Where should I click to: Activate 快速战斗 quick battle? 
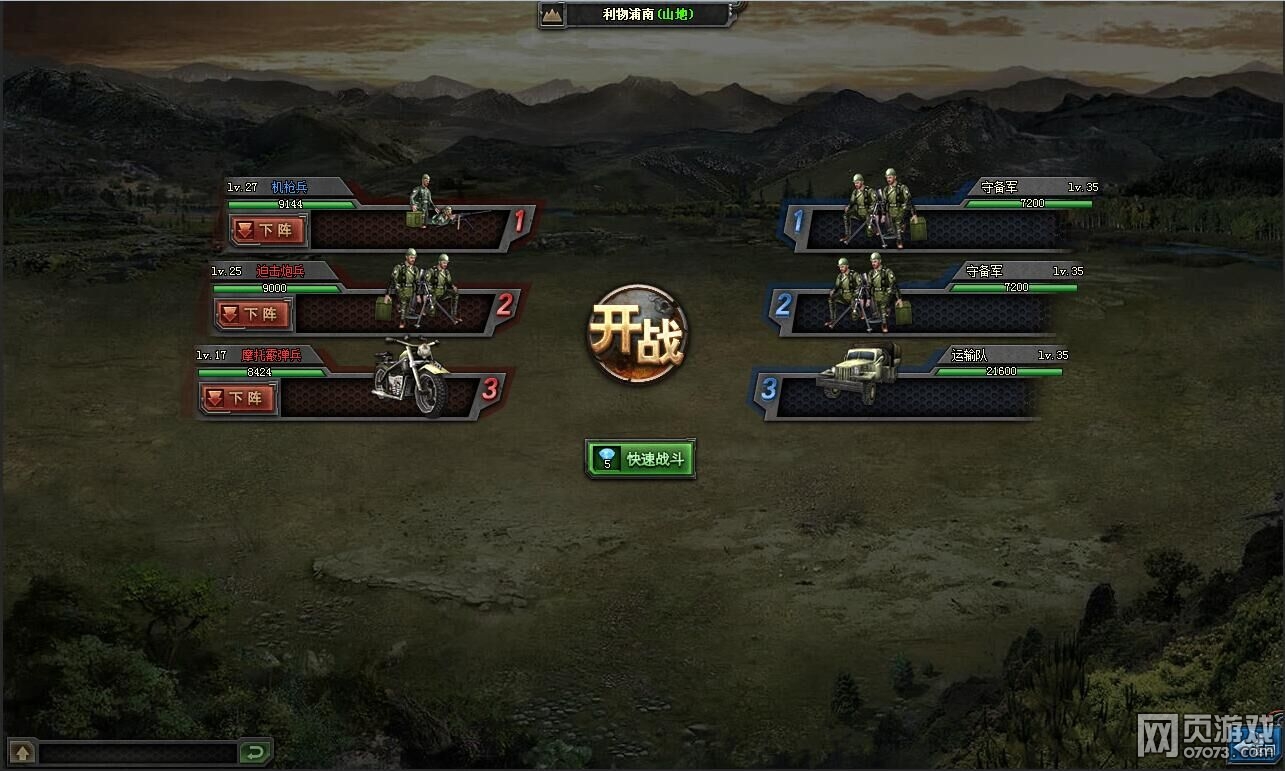pyautogui.click(x=640, y=459)
